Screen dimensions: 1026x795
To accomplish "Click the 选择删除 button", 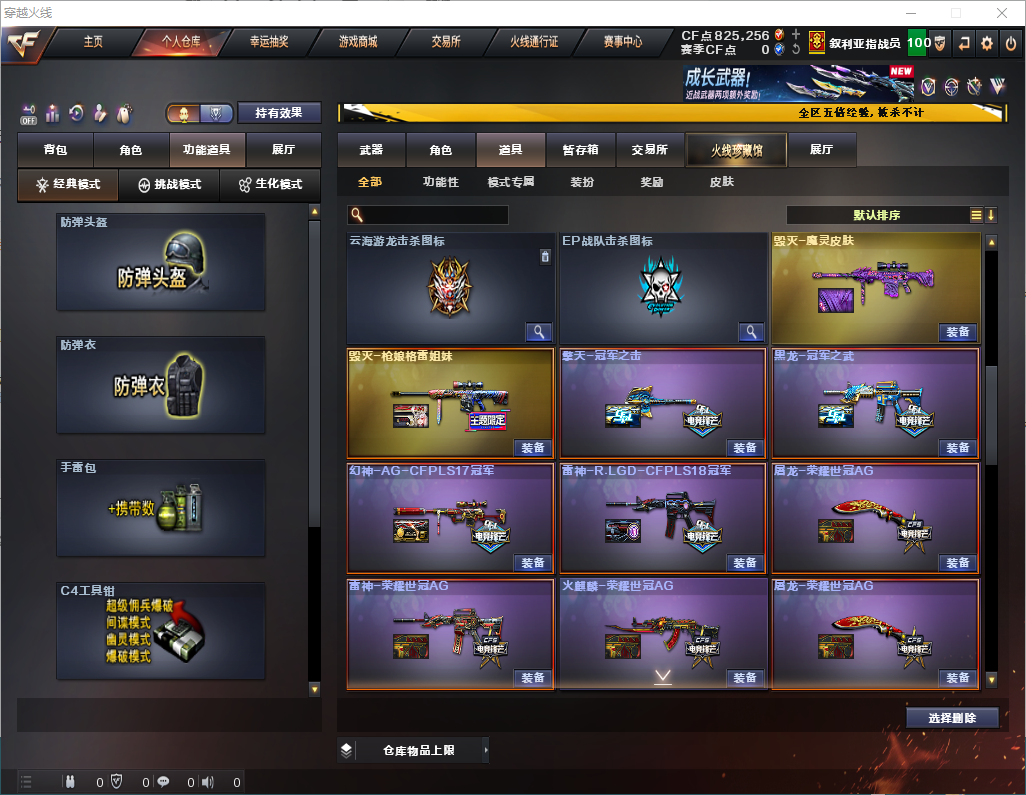I will [x=951, y=718].
